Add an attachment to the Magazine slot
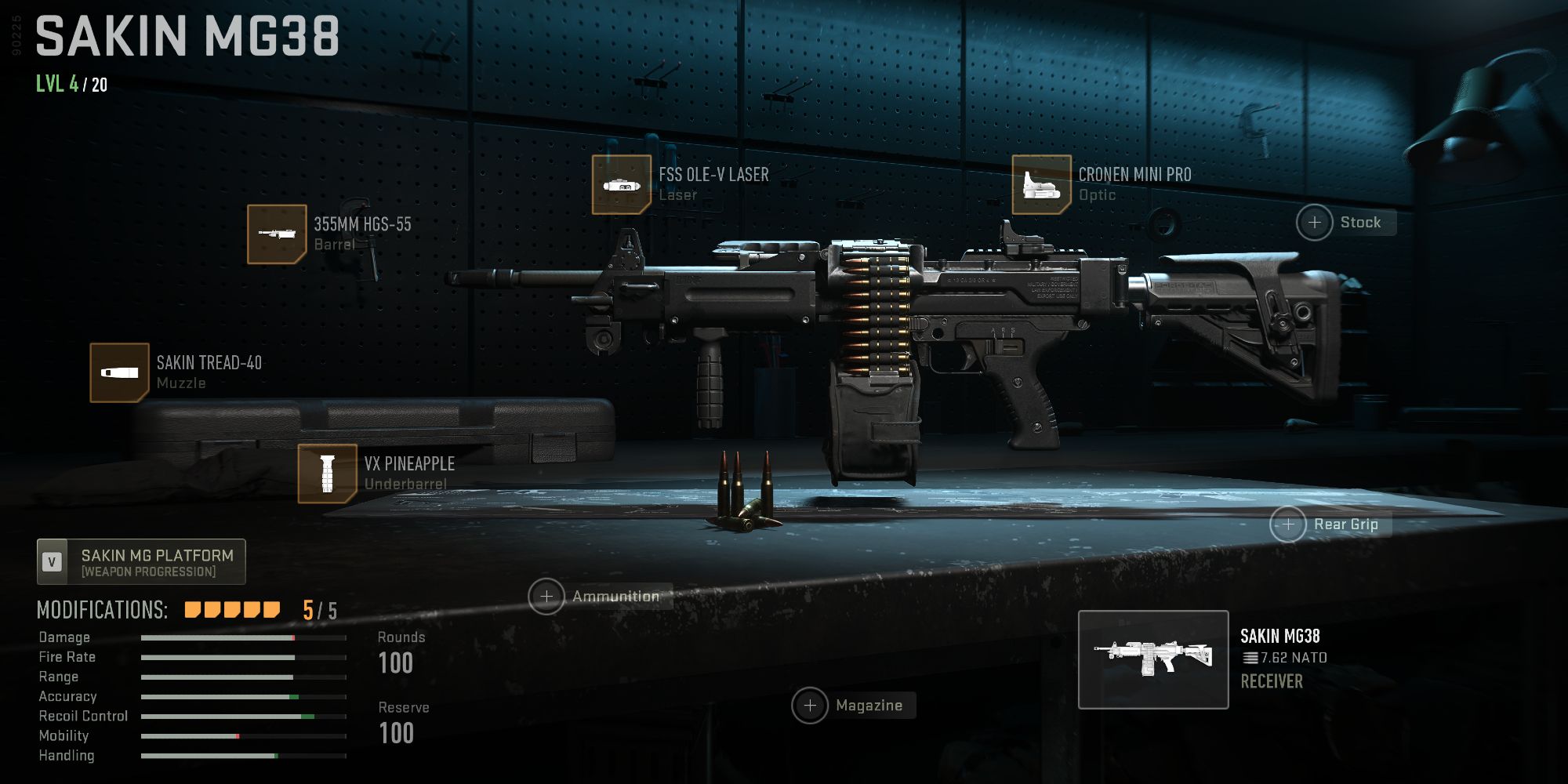Image resolution: width=1568 pixels, height=784 pixels. (811, 705)
